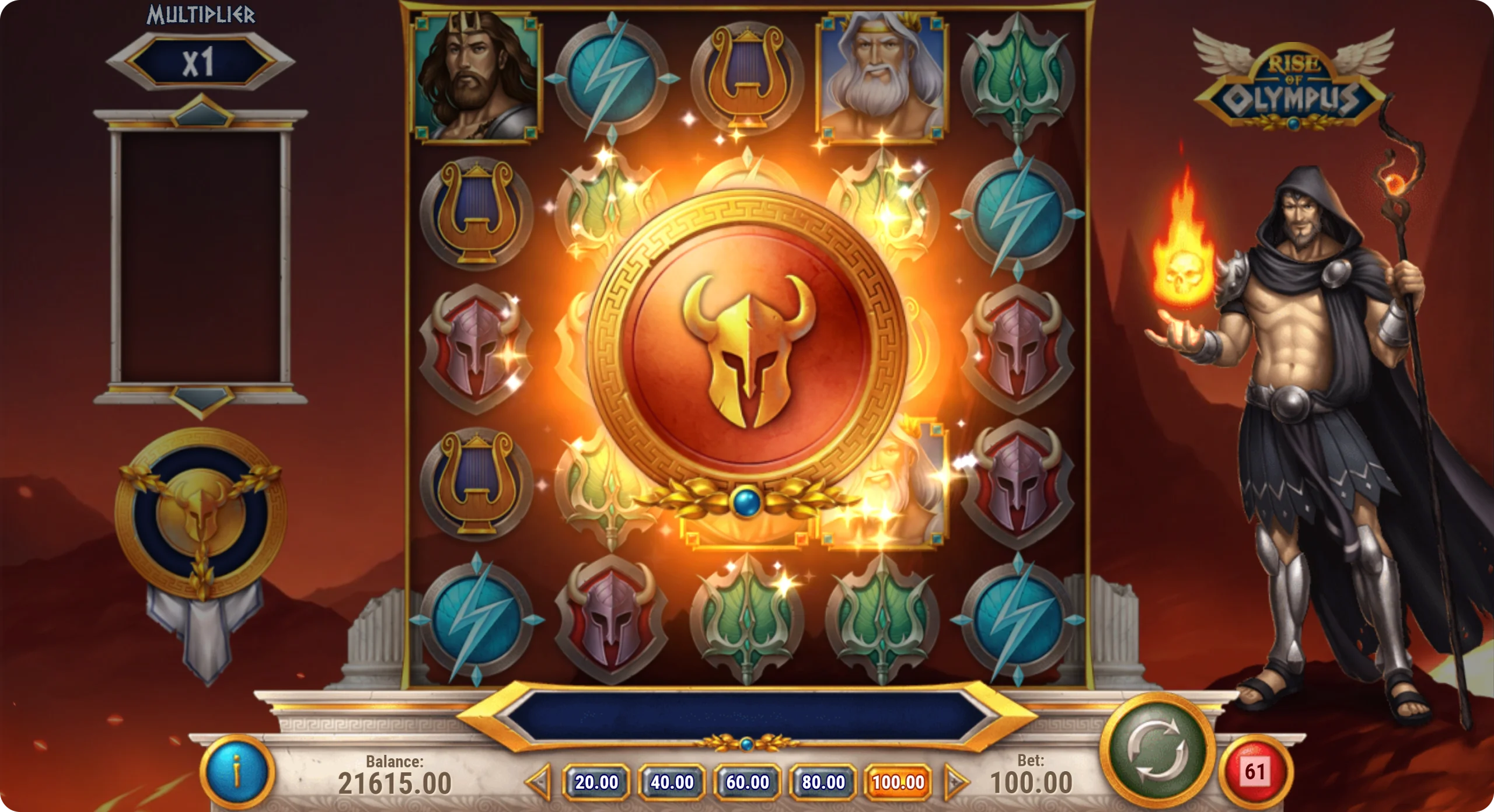1494x812 pixels.
Task: Choose the 40.00 bet option
Action: pos(672,782)
